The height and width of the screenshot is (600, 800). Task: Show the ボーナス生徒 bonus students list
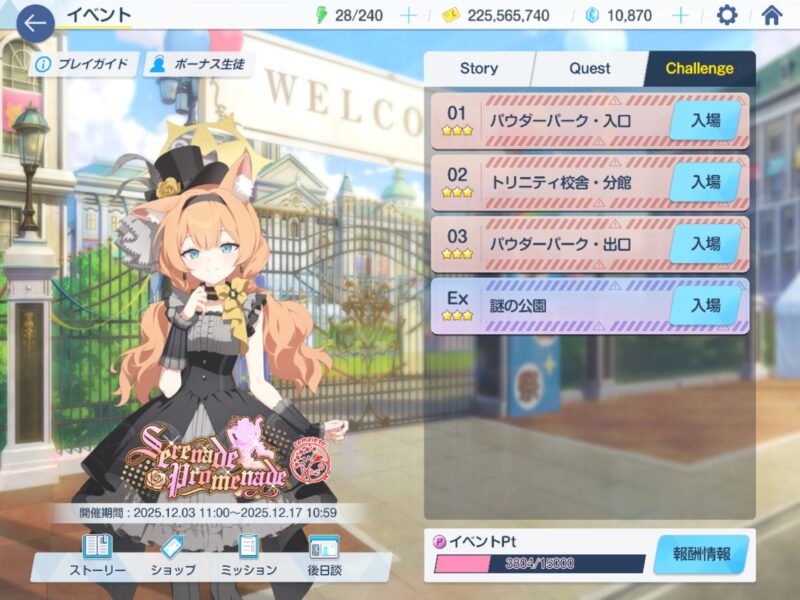pos(200,65)
